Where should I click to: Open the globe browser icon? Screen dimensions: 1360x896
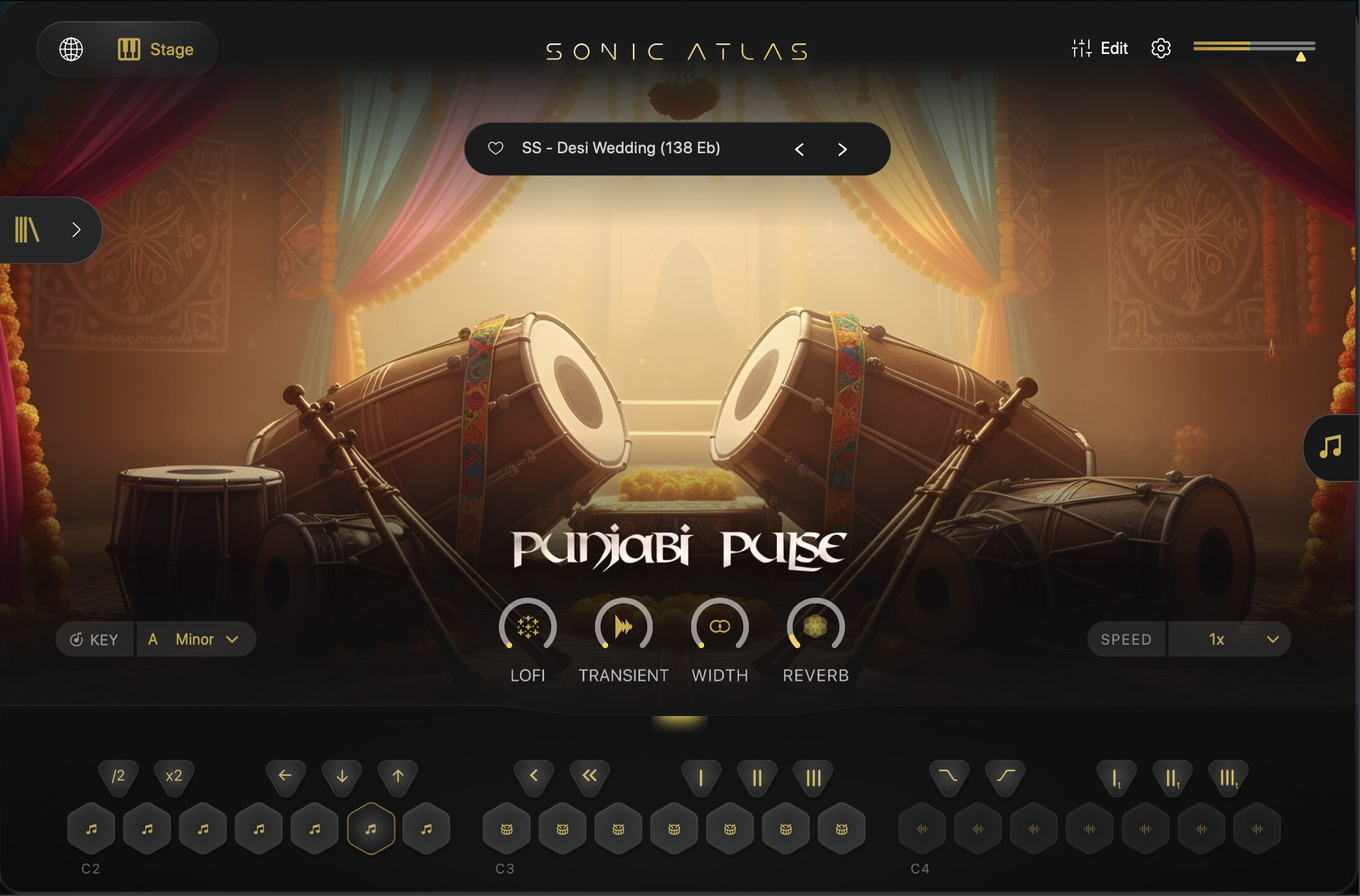pyautogui.click(x=71, y=49)
